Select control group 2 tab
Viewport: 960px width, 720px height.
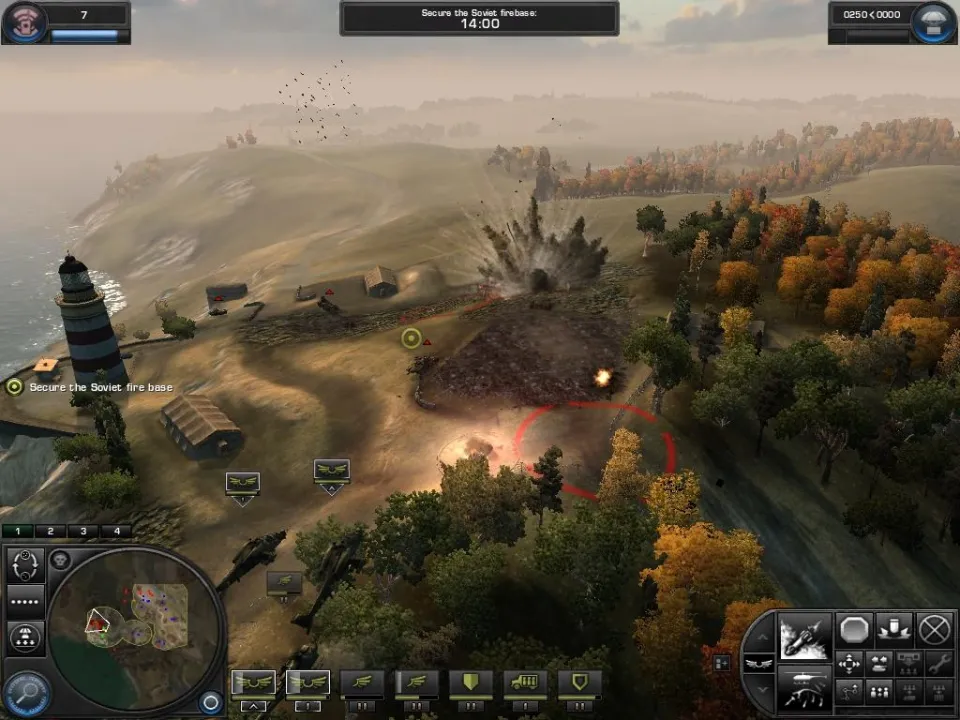click(51, 531)
